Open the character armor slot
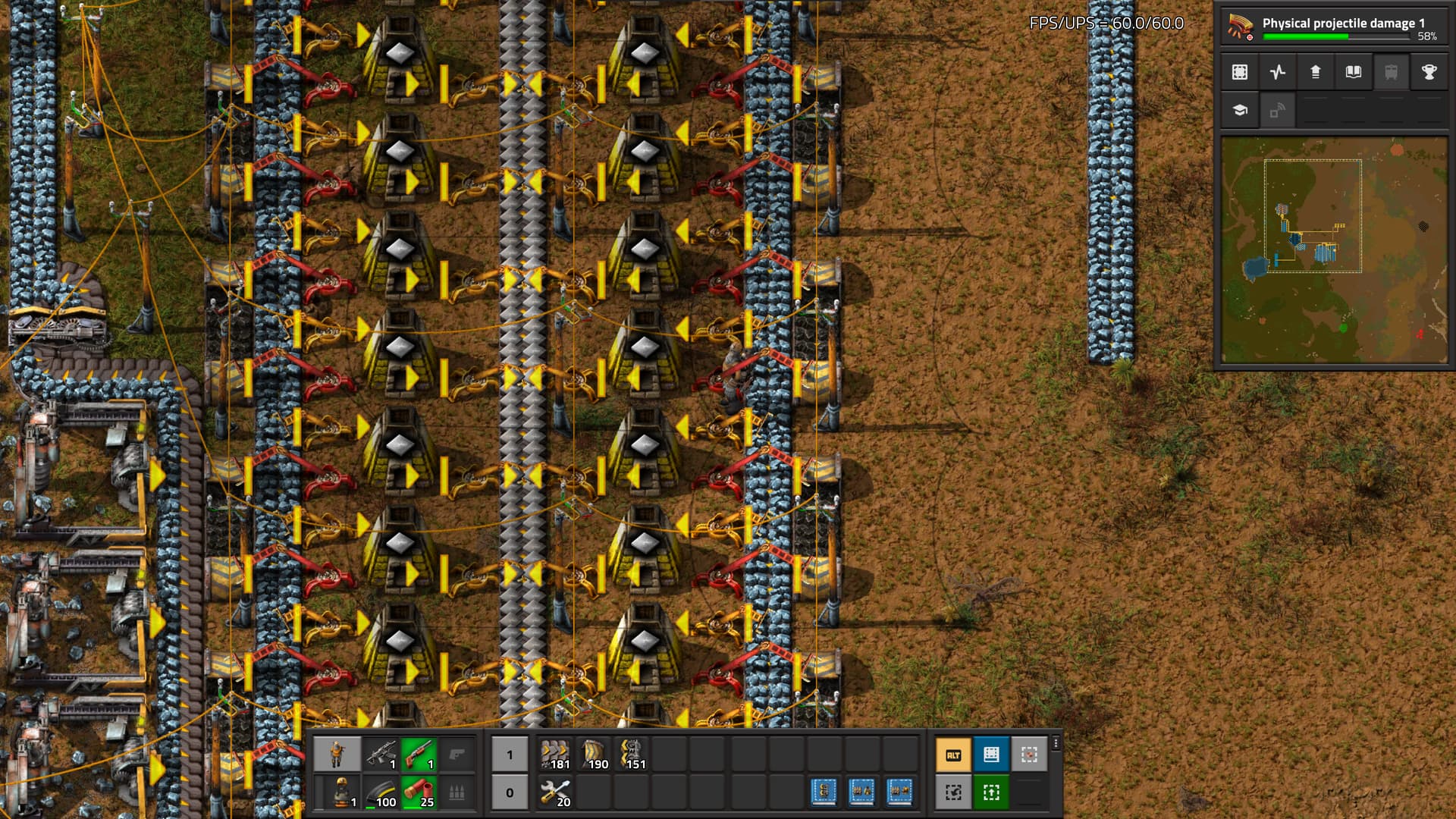Screen dimensions: 1456x819 [337, 792]
